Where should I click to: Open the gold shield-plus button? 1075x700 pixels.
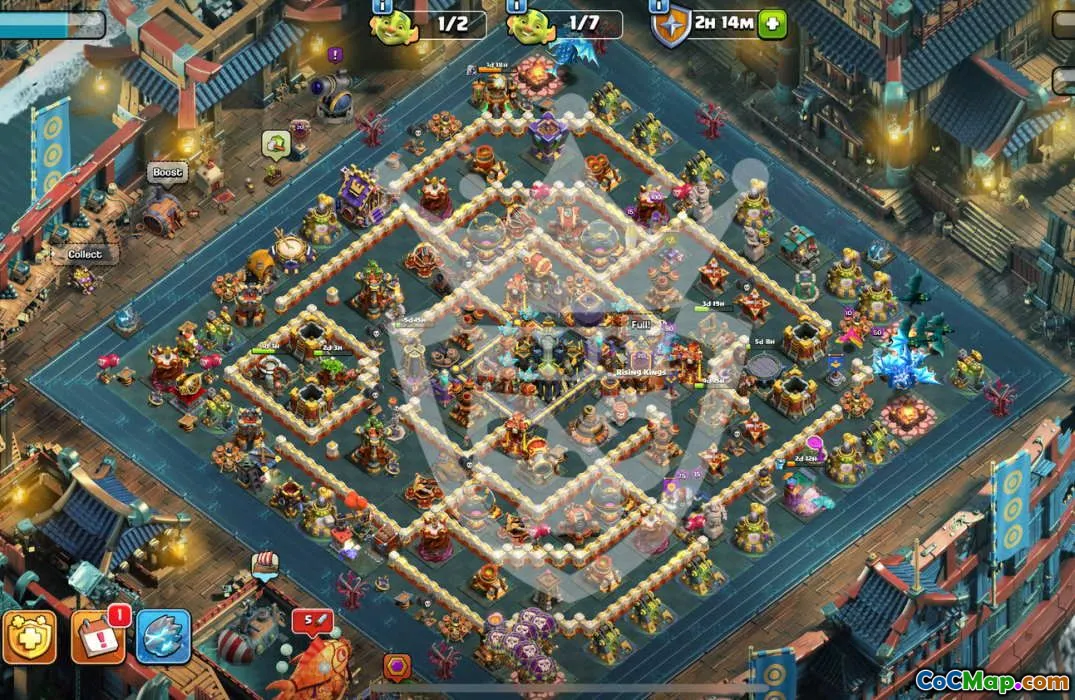click(x=28, y=637)
